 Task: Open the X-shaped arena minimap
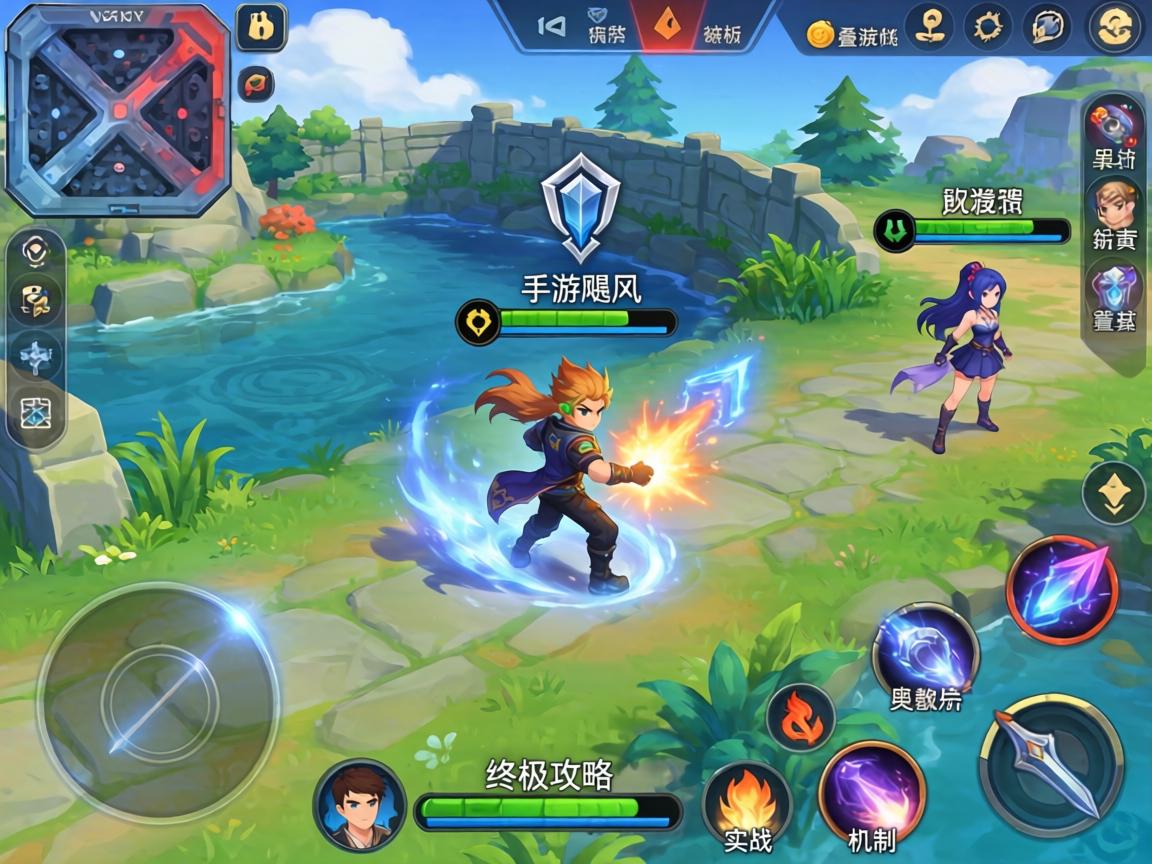point(118,108)
